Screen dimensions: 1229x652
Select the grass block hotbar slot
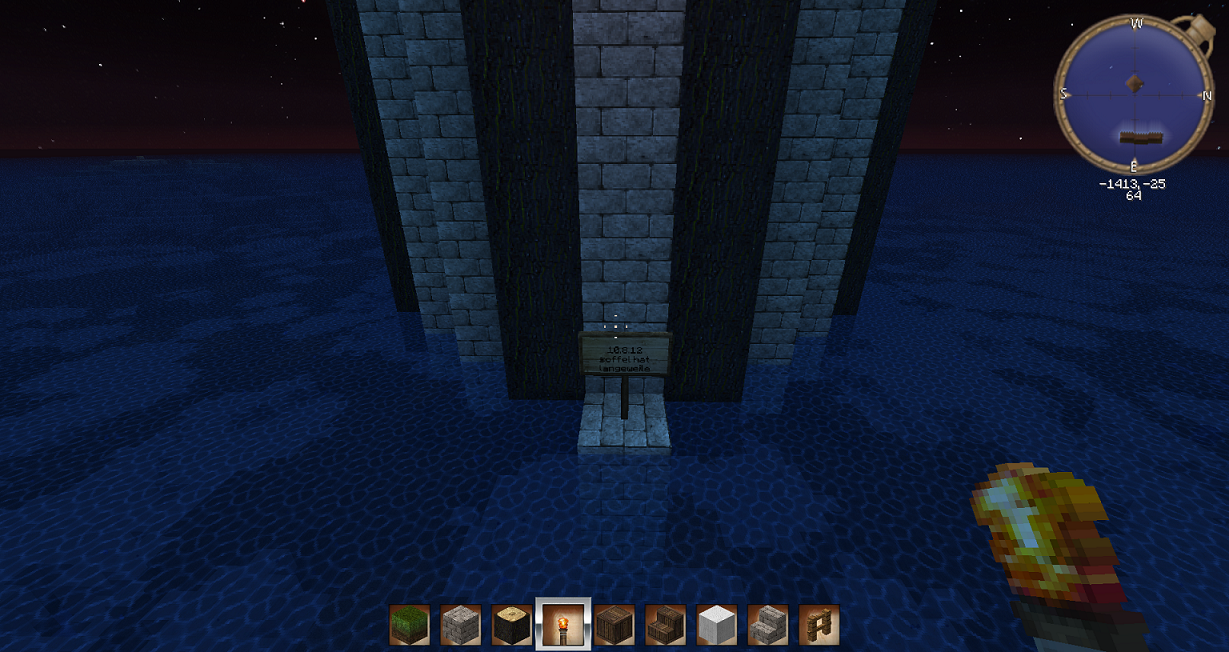tap(409, 625)
